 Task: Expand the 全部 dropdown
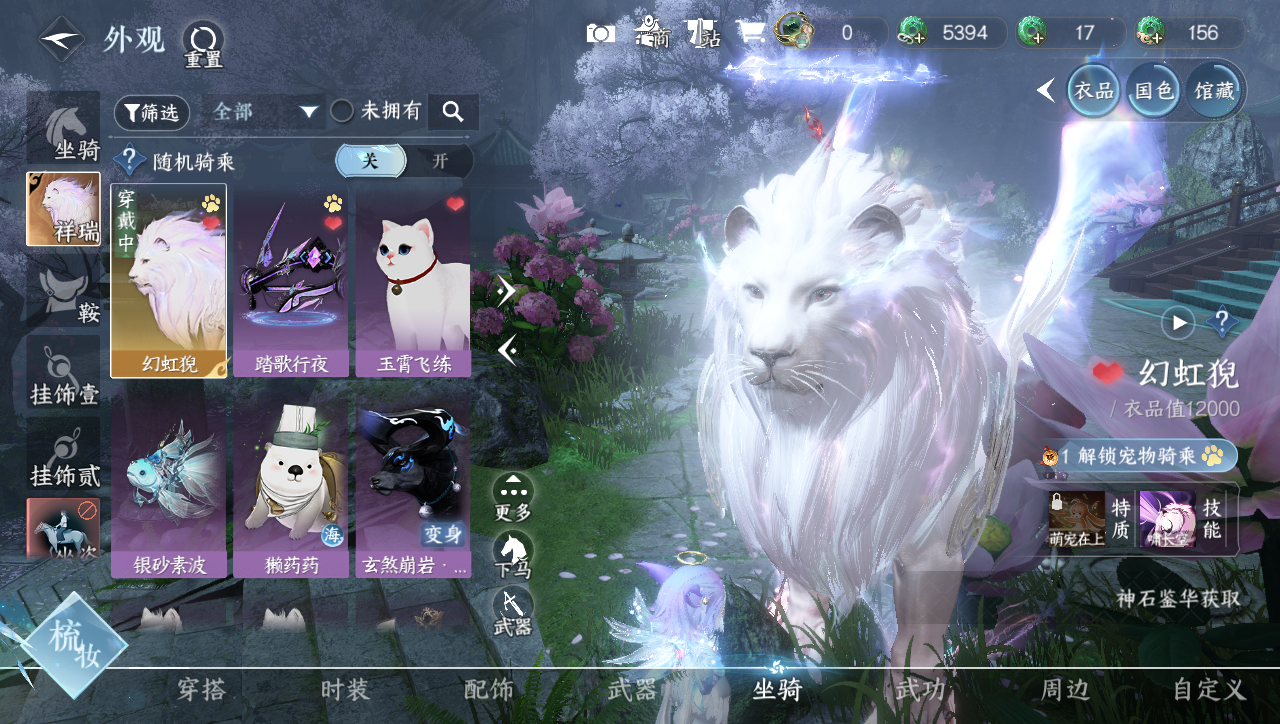(x=265, y=112)
